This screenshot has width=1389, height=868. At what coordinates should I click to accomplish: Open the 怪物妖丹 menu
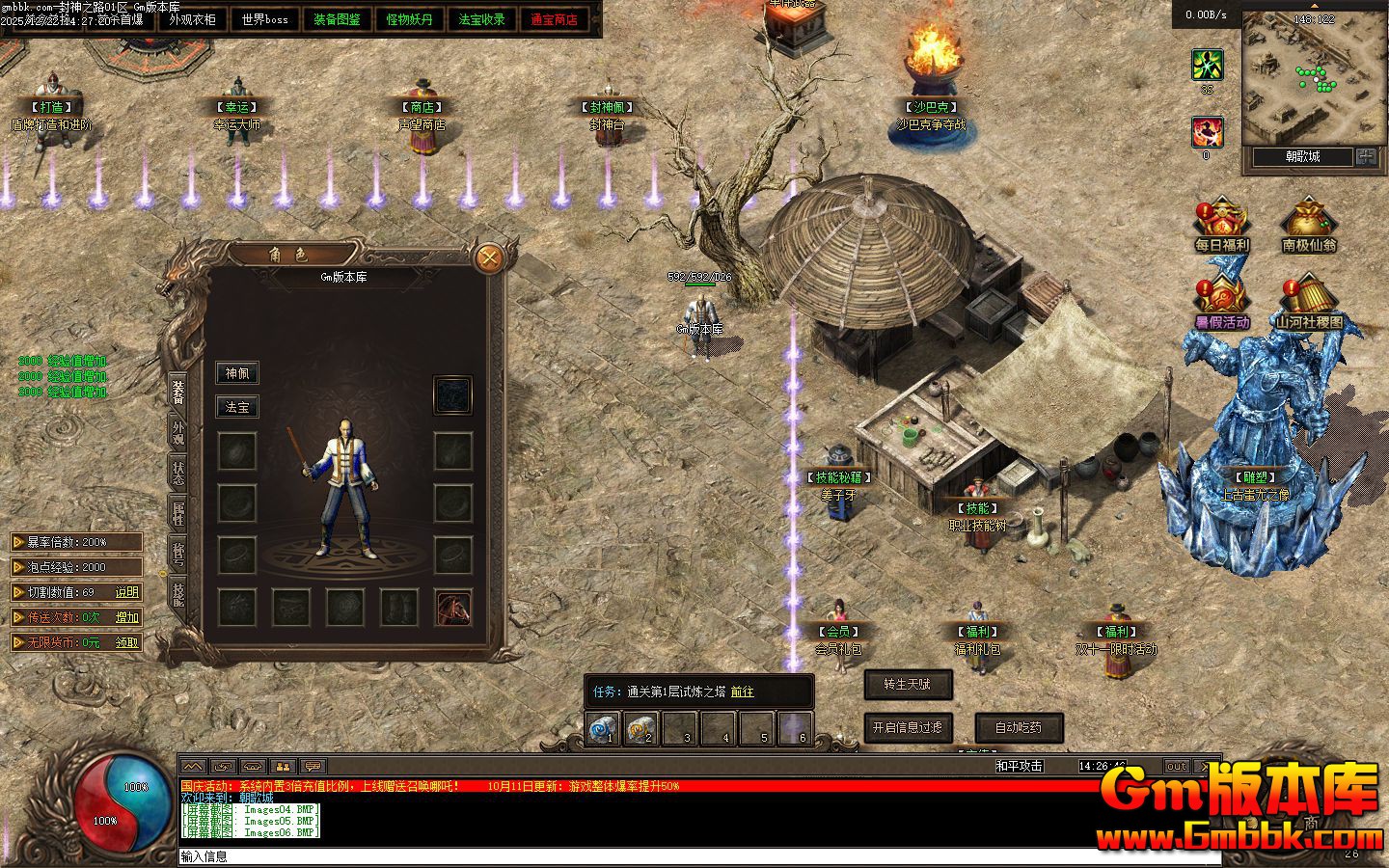pos(409,19)
